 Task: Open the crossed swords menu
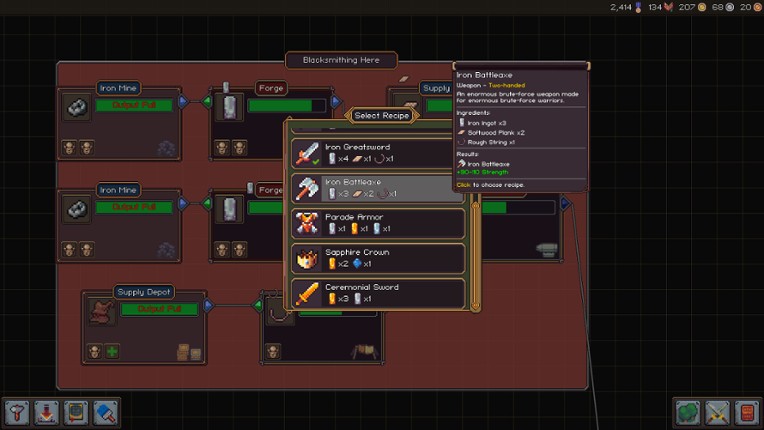coord(717,412)
